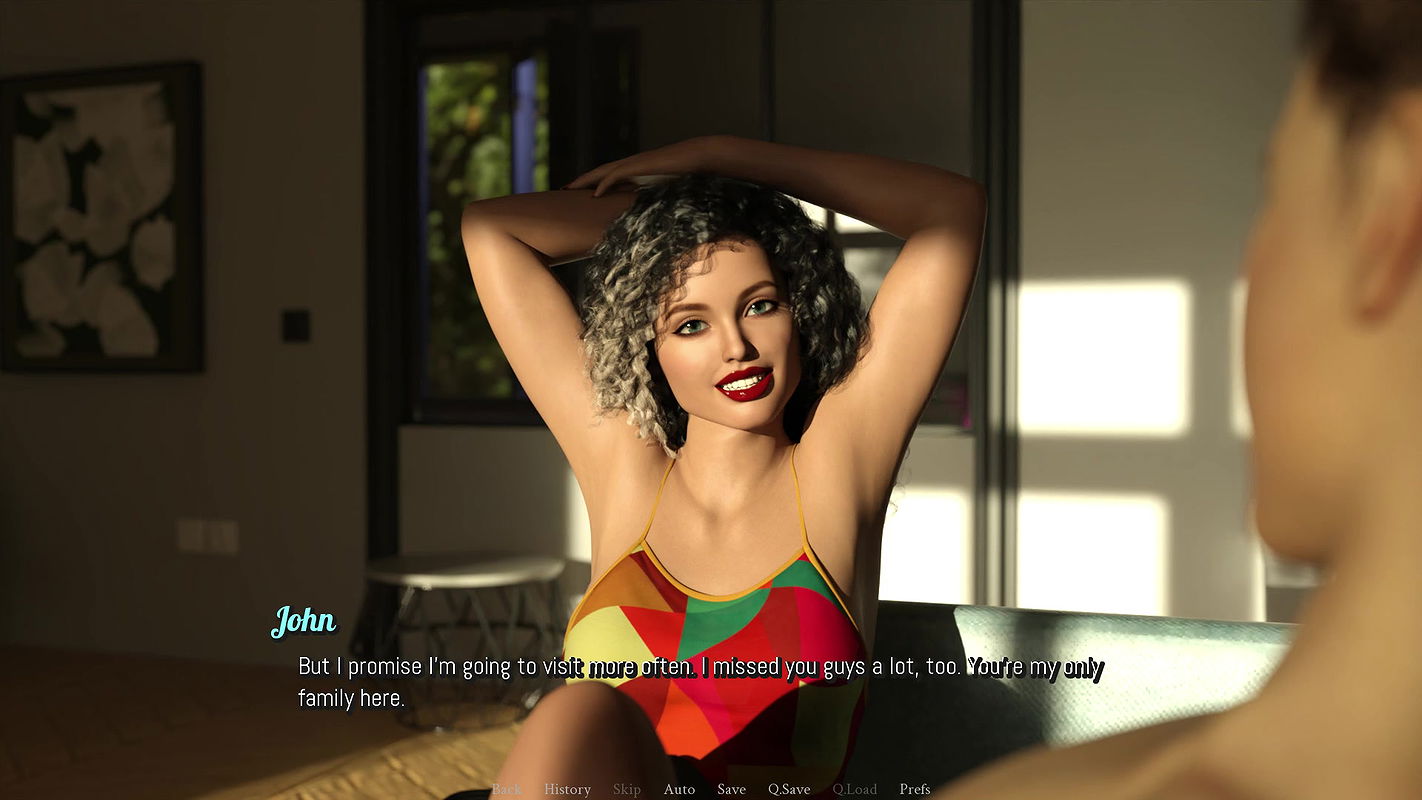The image size is (1422, 800).
Task: Select History on the quick menu bar
Action: [567, 789]
